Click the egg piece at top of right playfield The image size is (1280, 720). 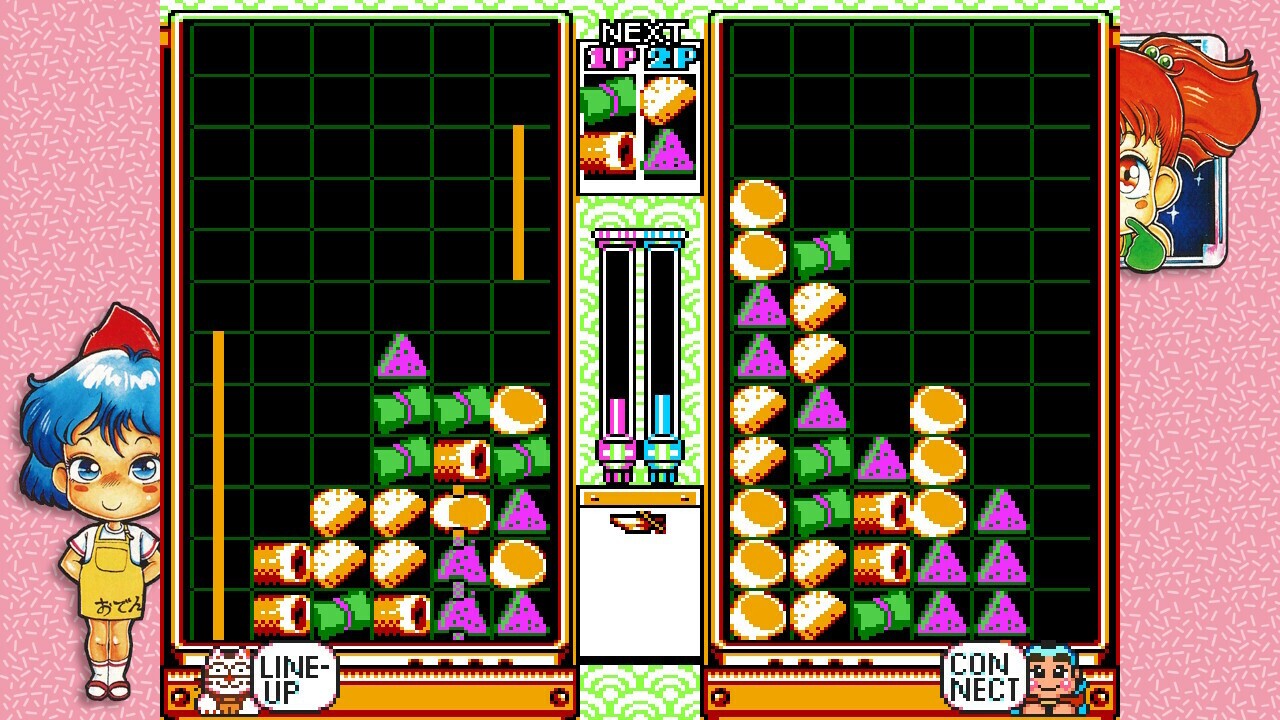[760, 205]
